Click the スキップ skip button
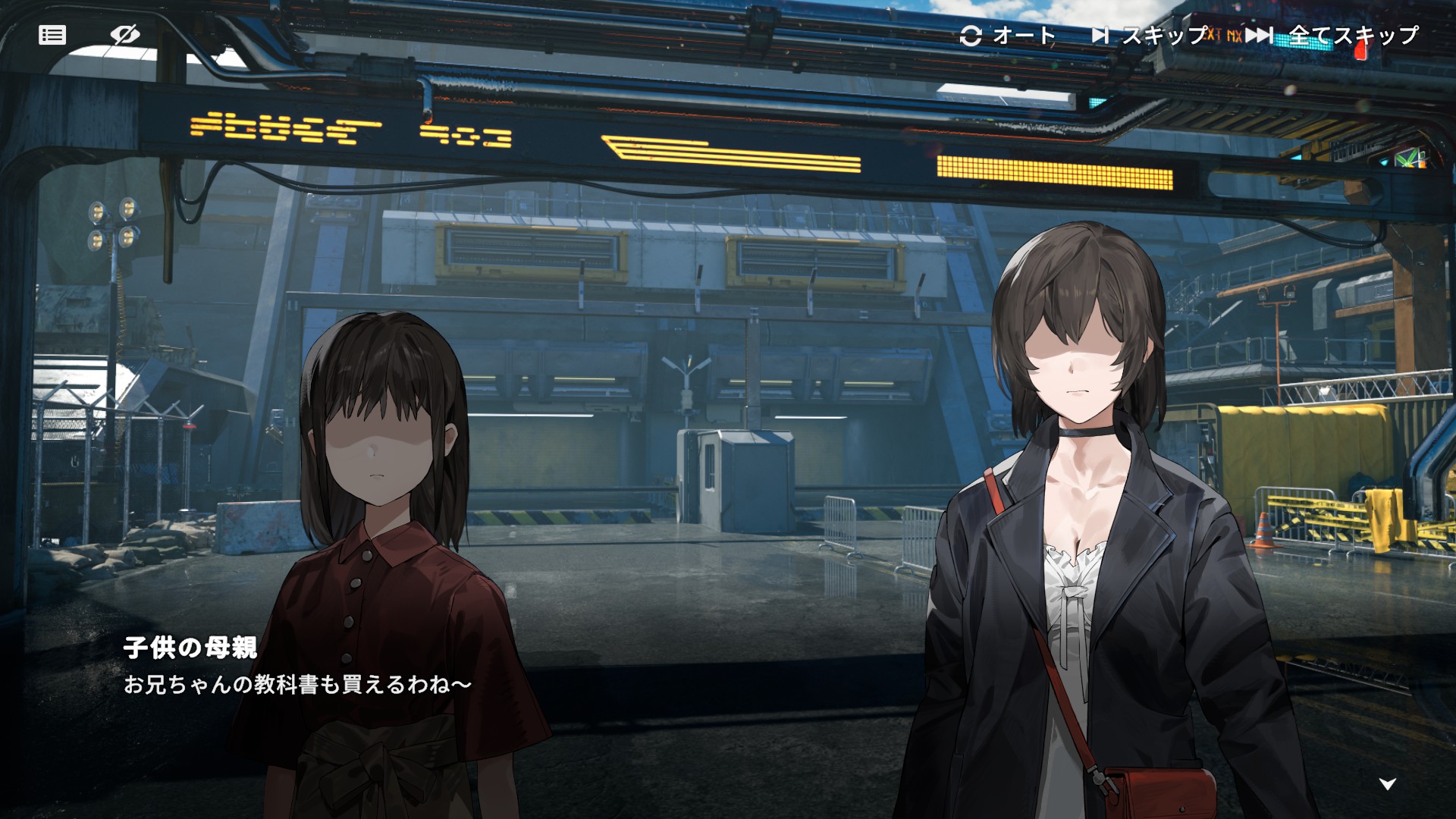 click(1149, 36)
